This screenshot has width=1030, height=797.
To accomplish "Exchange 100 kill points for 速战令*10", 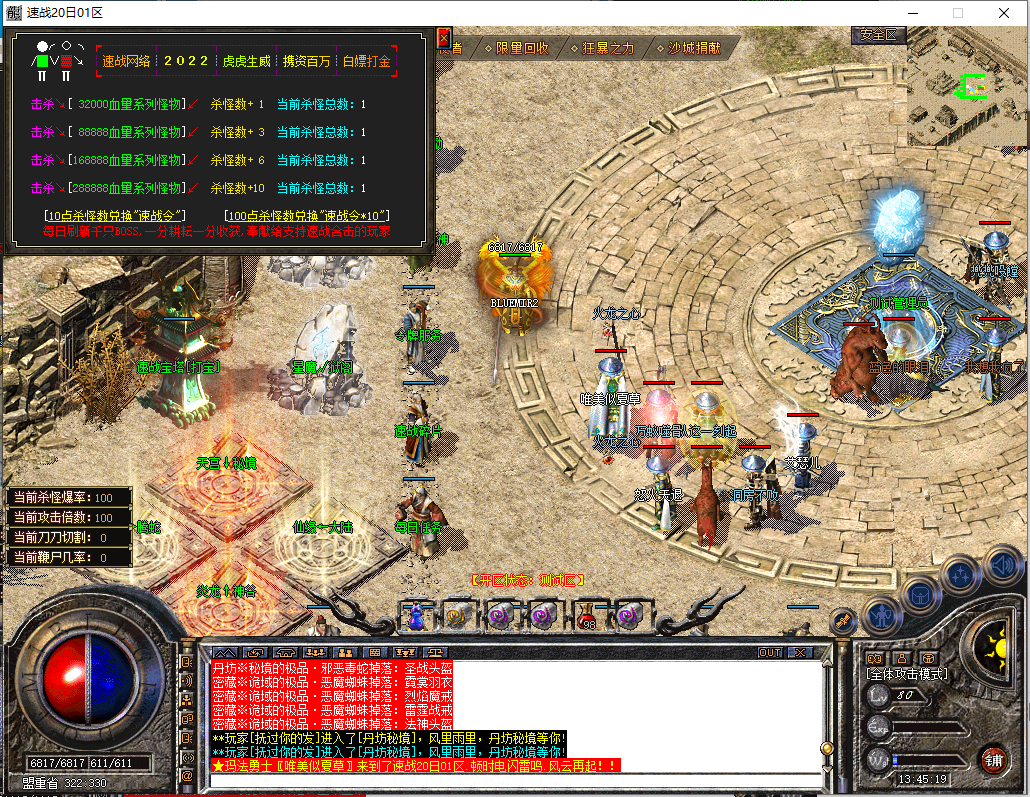I will point(308,216).
